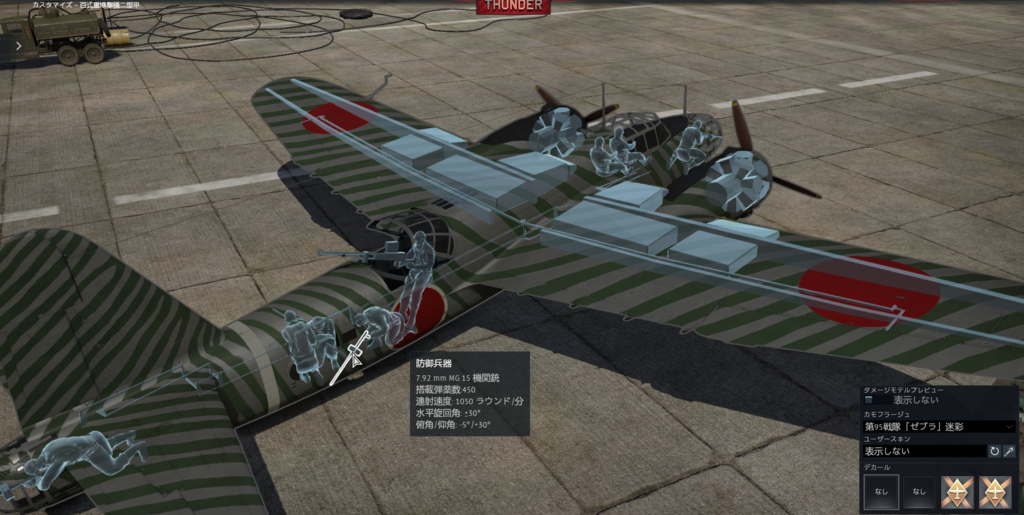Viewport: 1024px width, 515px height.
Task: Expand the side panel with the arrow
Action: point(19,45)
